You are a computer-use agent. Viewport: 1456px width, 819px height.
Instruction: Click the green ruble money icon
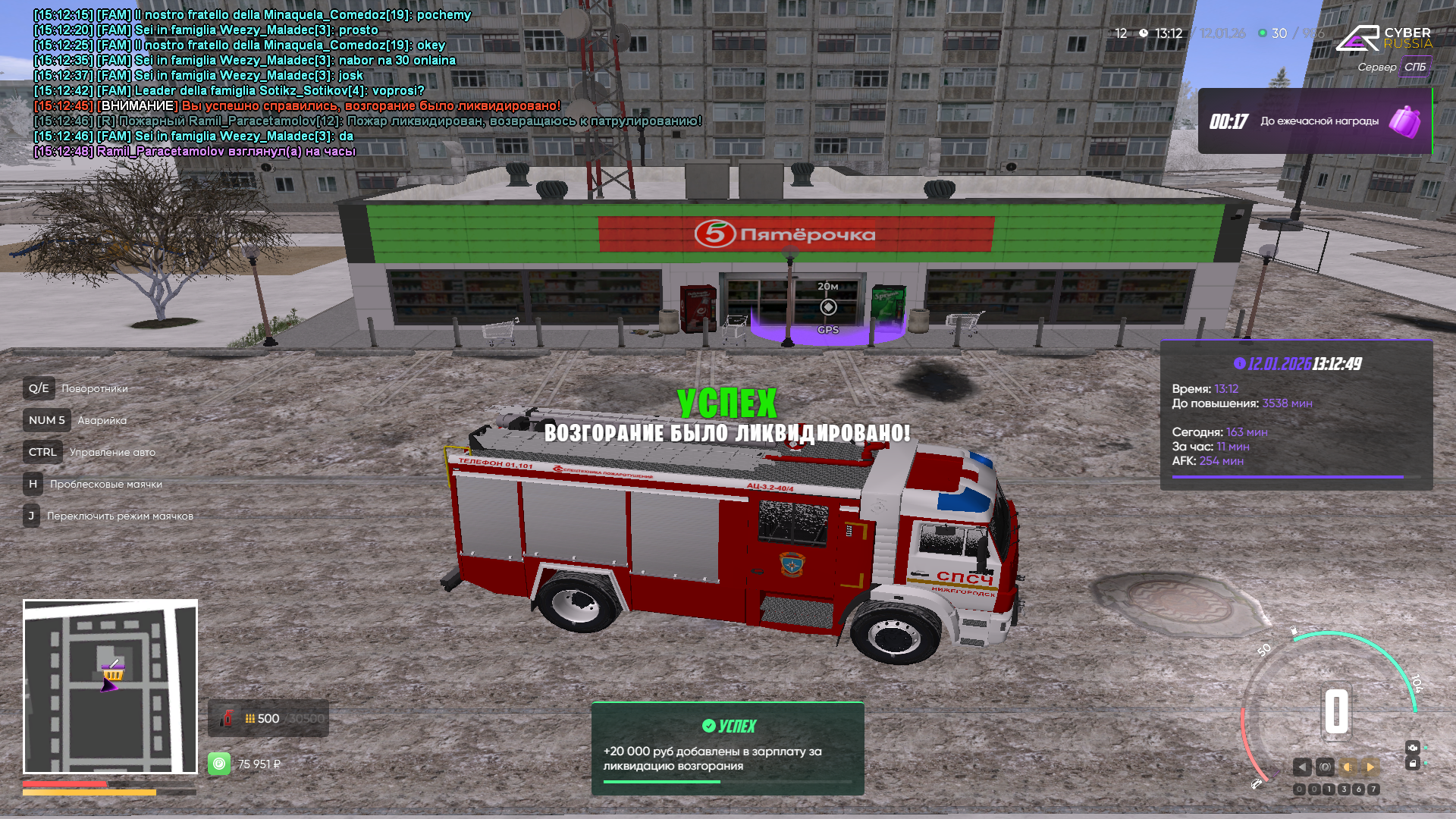pyautogui.click(x=219, y=764)
